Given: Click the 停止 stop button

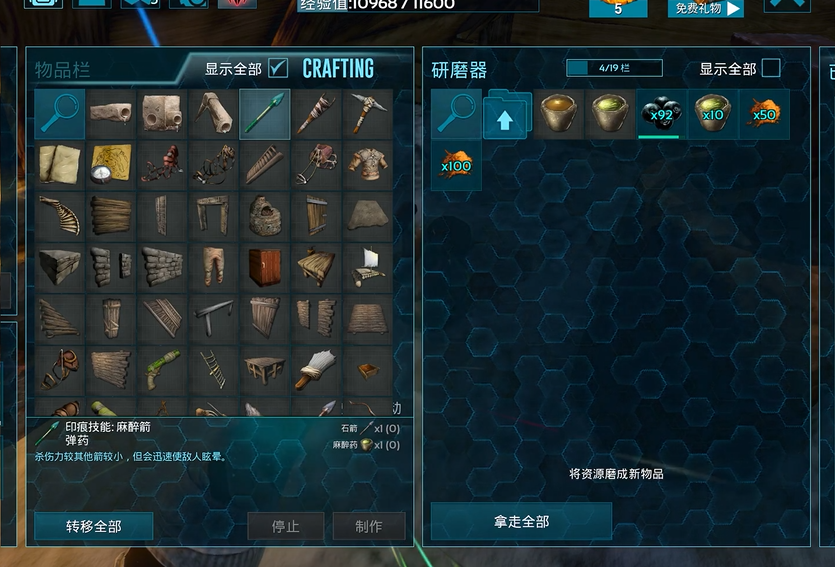Looking at the screenshot, I should (x=286, y=526).
